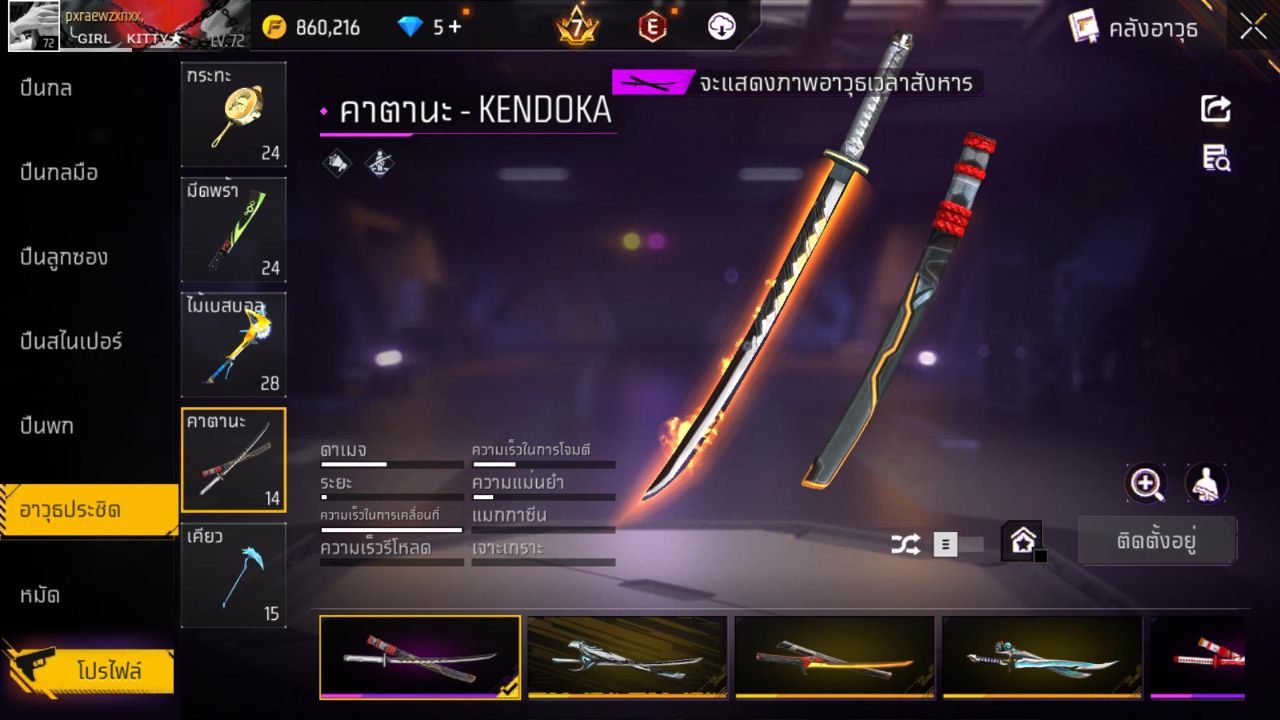Open the character try-on preview icon

(1205, 484)
